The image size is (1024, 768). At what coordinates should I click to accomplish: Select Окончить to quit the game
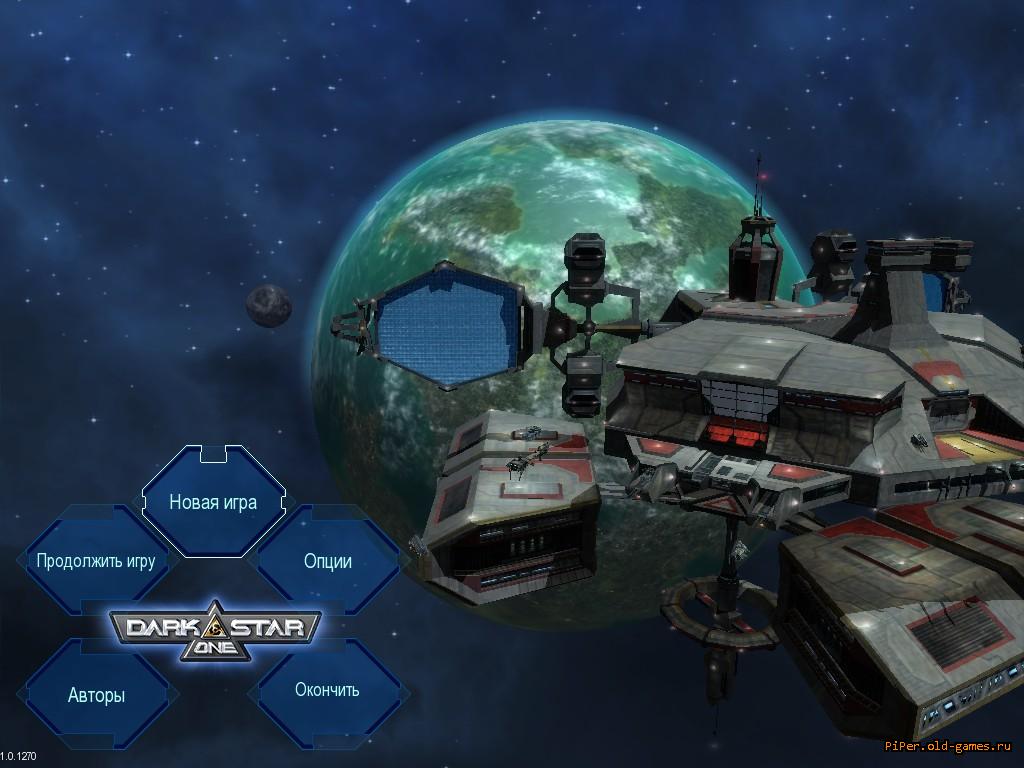click(327, 690)
